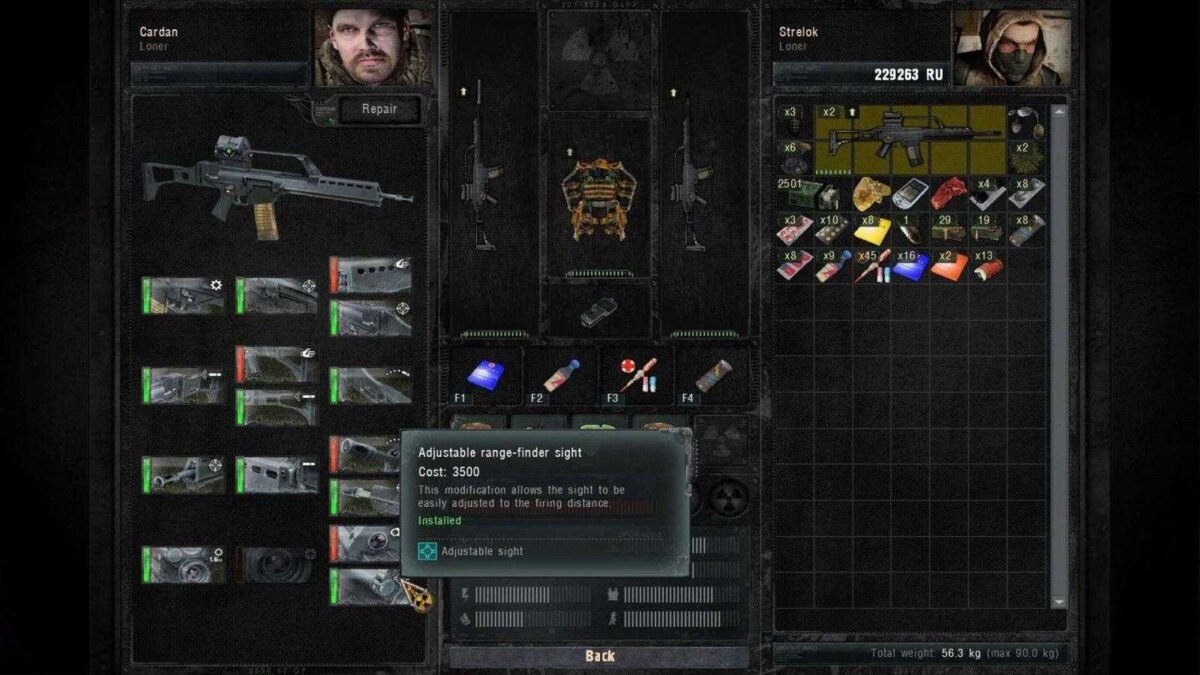Select the PDA item in the backpack
The image size is (1200, 675).
(x=910, y=193)
